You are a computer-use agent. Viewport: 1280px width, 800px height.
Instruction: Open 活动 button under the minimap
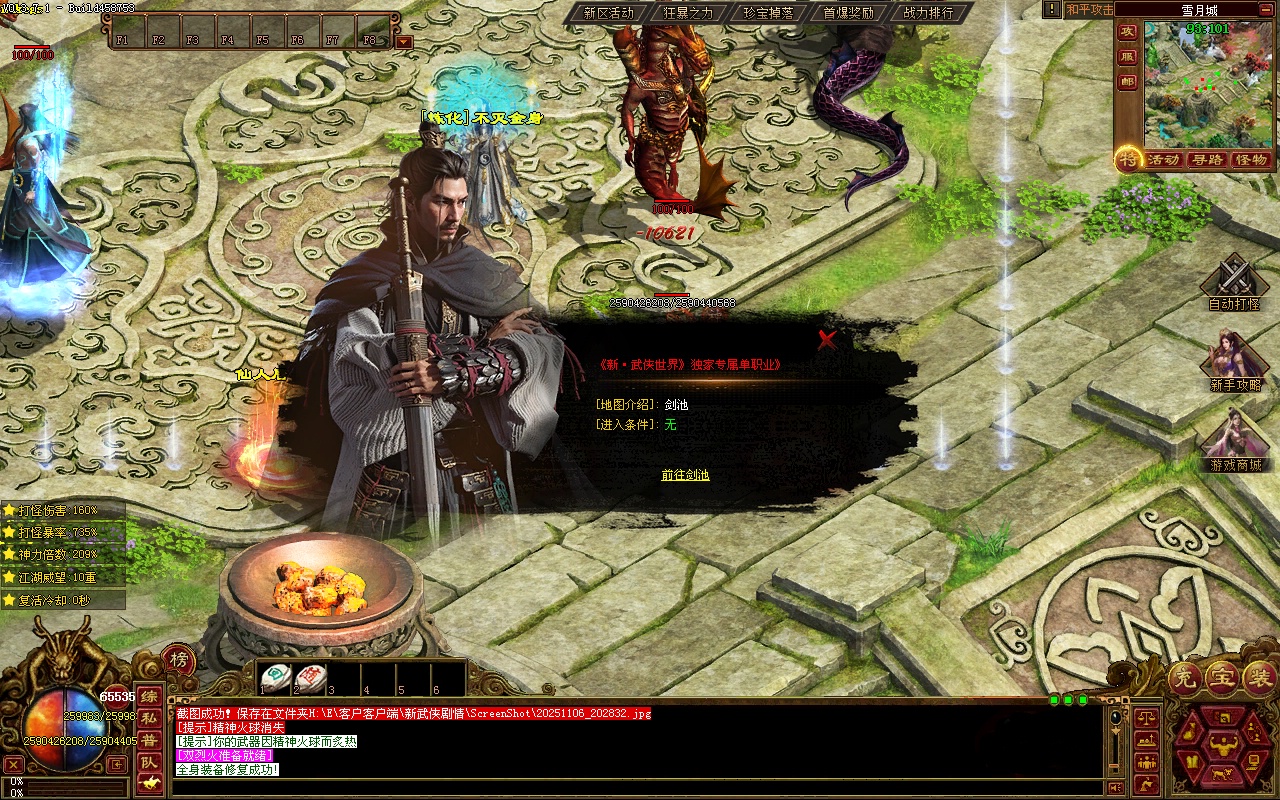click(1163, 160)
